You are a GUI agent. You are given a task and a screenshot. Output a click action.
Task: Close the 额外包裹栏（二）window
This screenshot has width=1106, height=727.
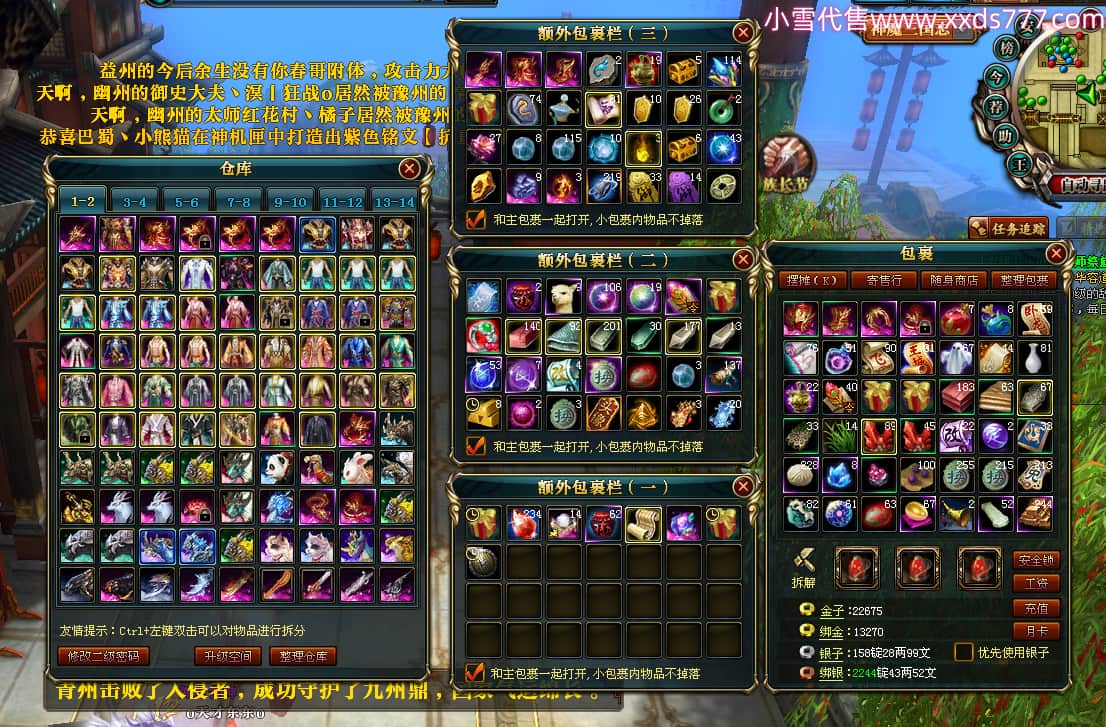[x=743, y=260]
